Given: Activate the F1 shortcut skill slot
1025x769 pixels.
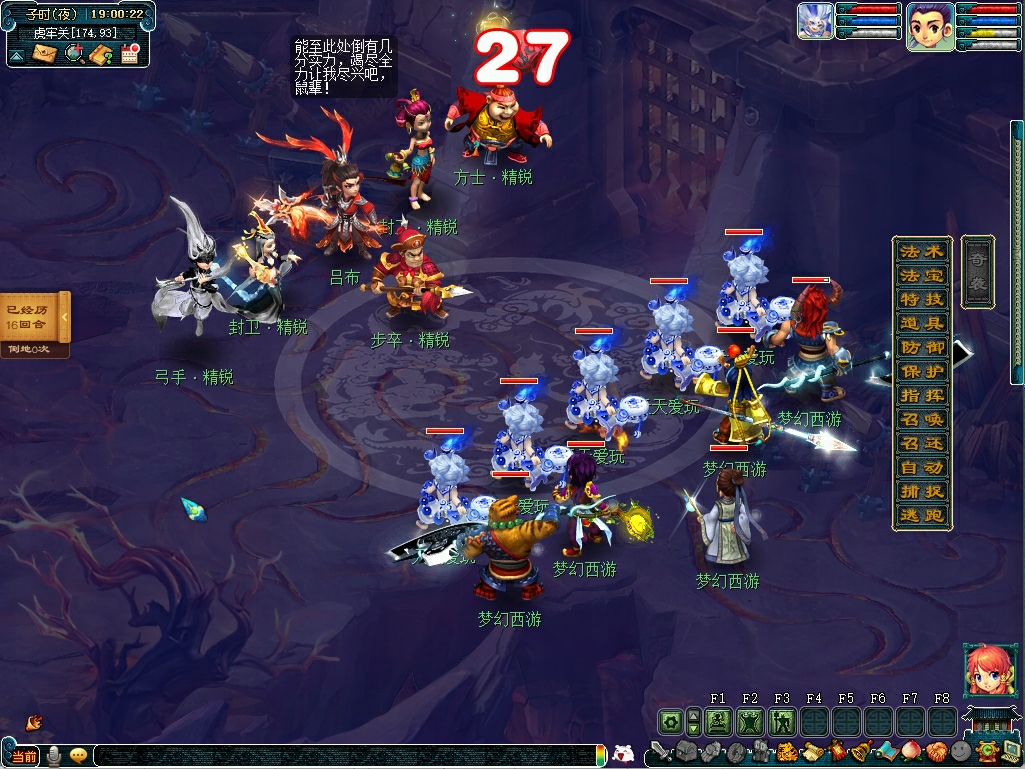Looking at the screenshot, I should pos(718,721).
